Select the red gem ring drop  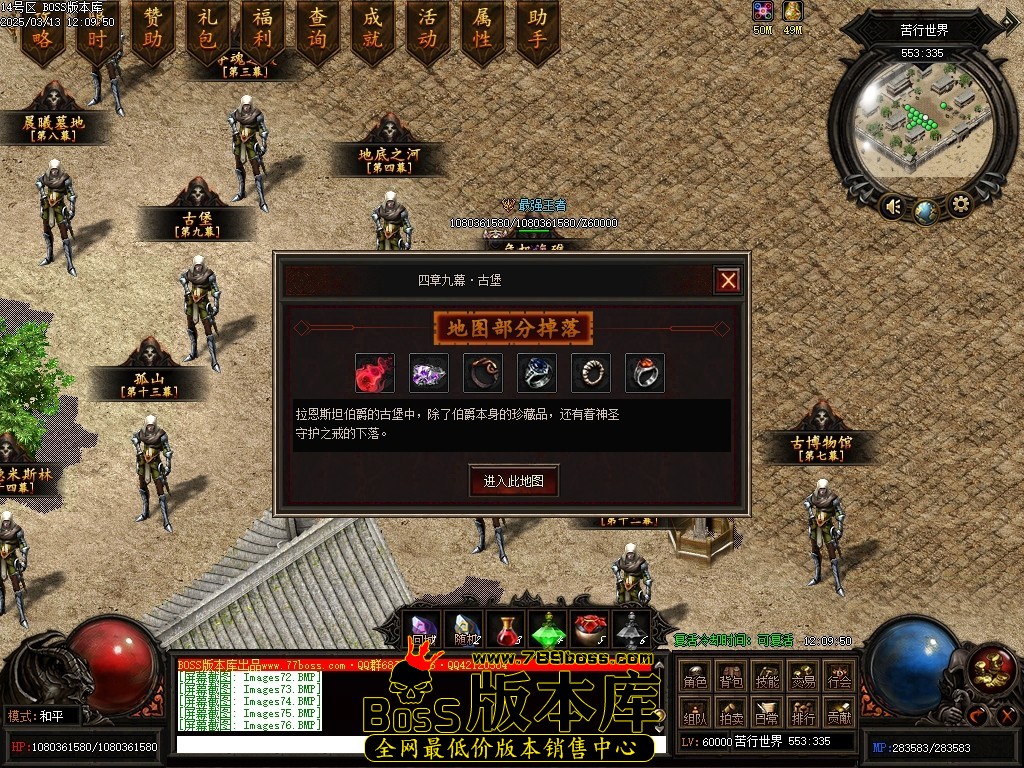[645, 373]
